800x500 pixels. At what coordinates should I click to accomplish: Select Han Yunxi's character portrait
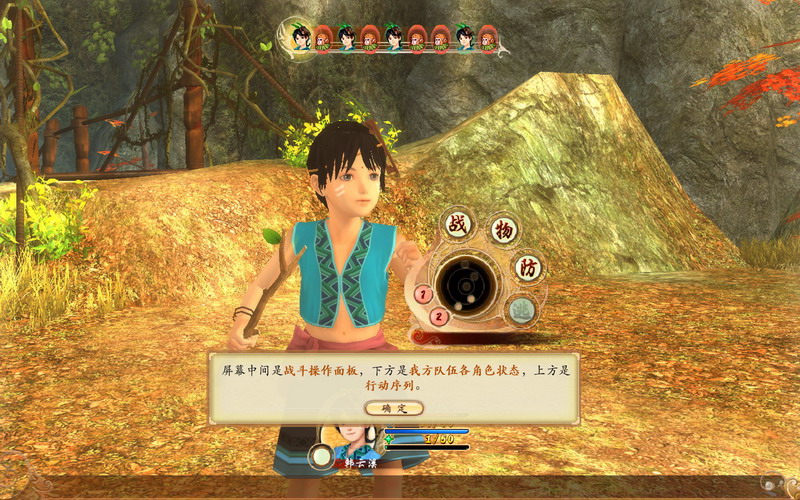click(352, 437)
